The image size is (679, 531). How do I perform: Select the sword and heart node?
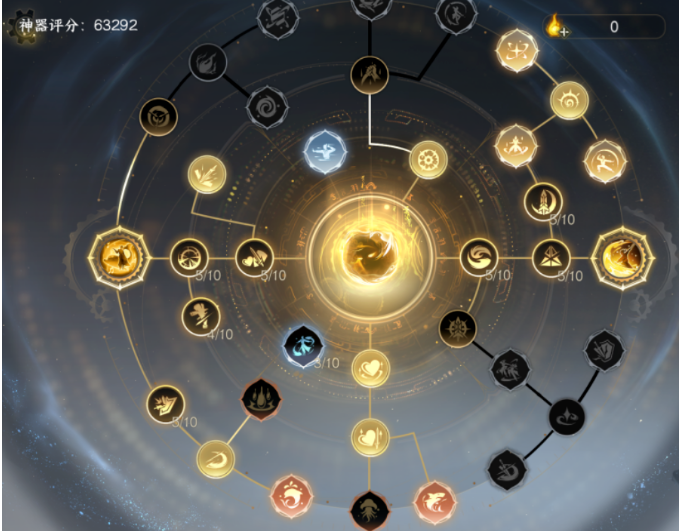[x=370, y=437]
